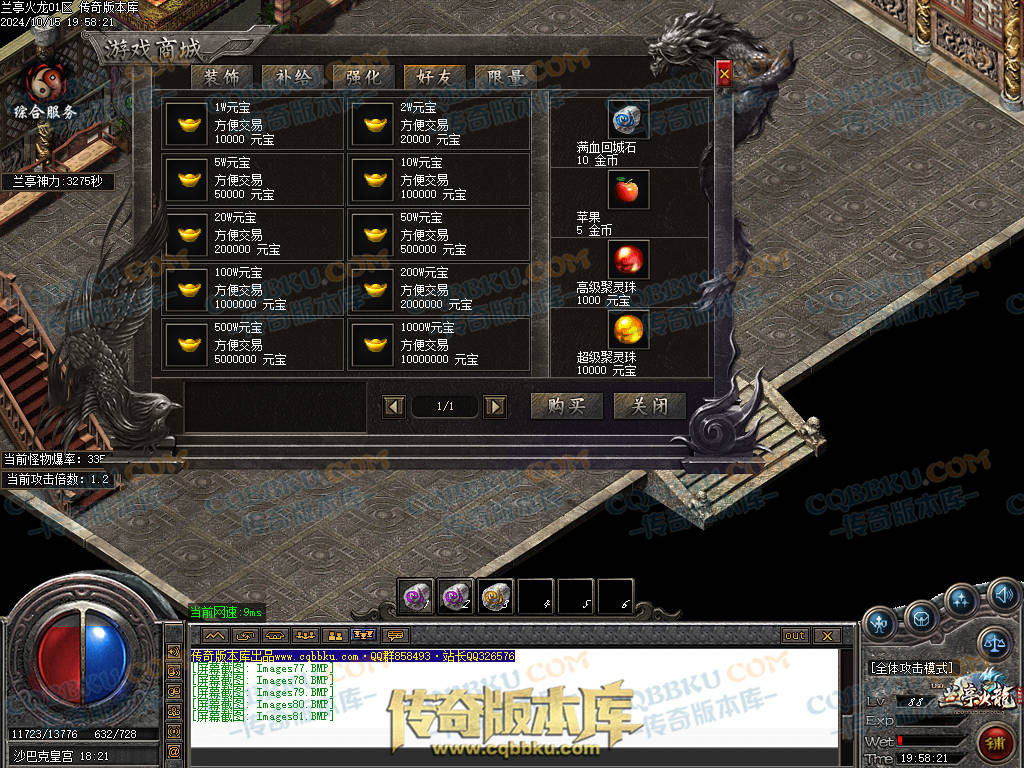Switch to the 装饰 shop tab

point(221,77)
